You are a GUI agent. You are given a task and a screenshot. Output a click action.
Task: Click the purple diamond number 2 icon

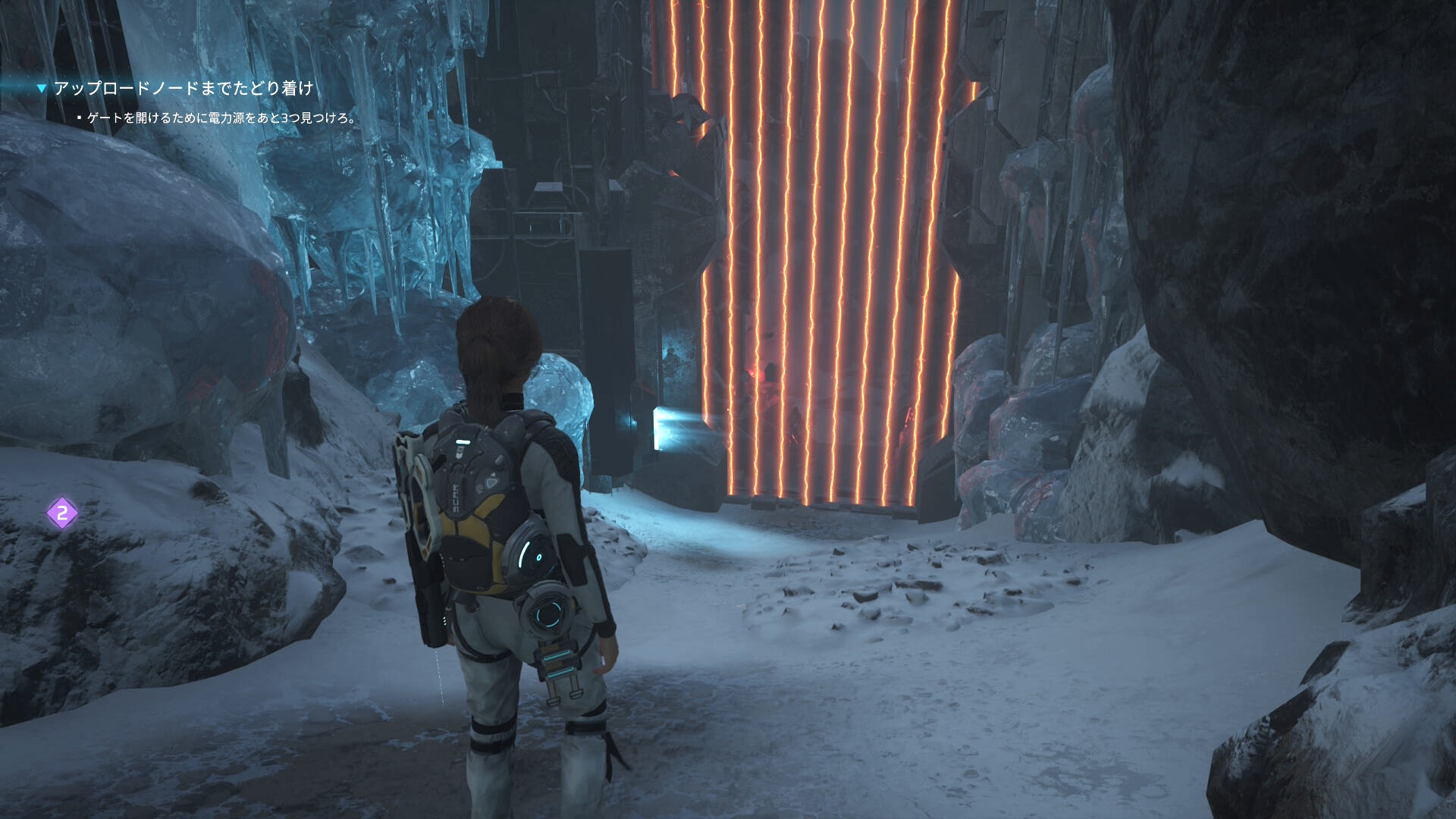[x=62, y=513]
